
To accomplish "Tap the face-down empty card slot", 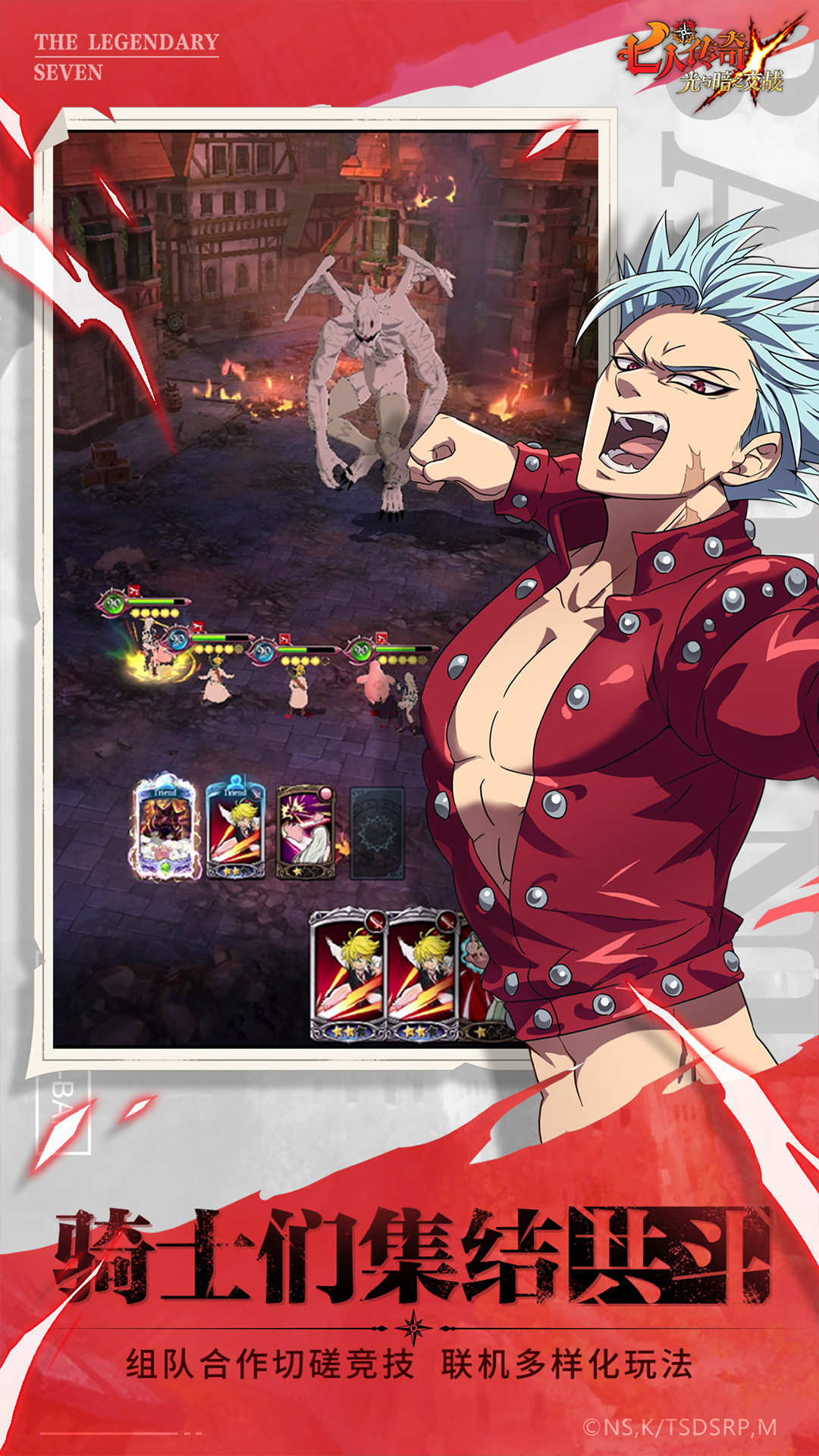I will 377,833.
